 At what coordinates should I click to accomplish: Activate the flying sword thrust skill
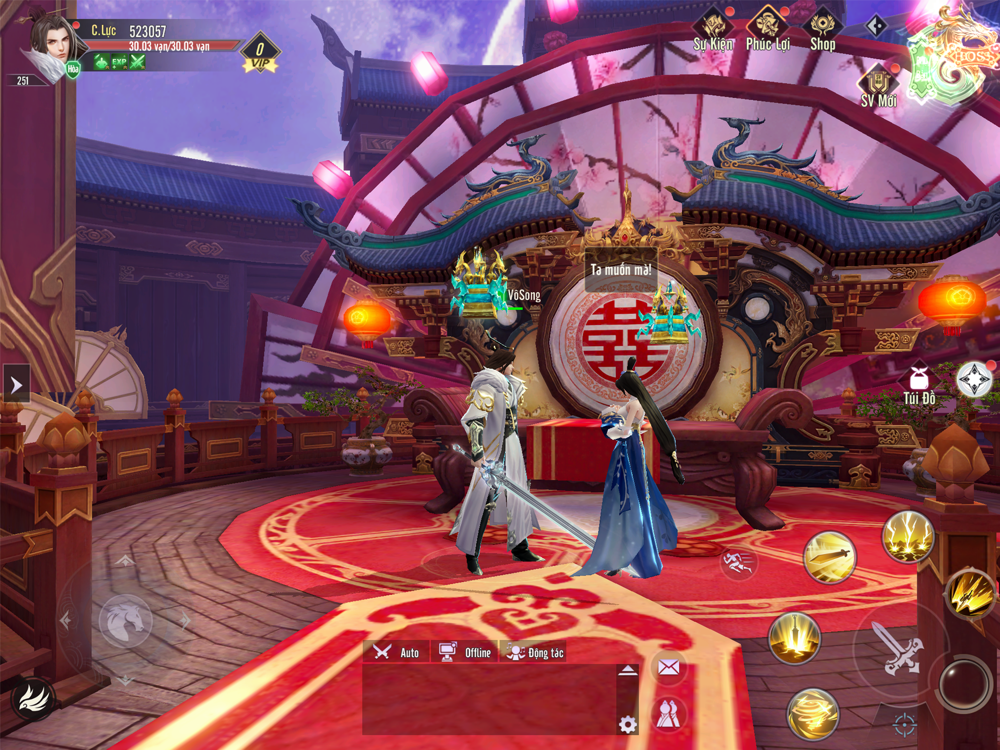coord(830,556)
